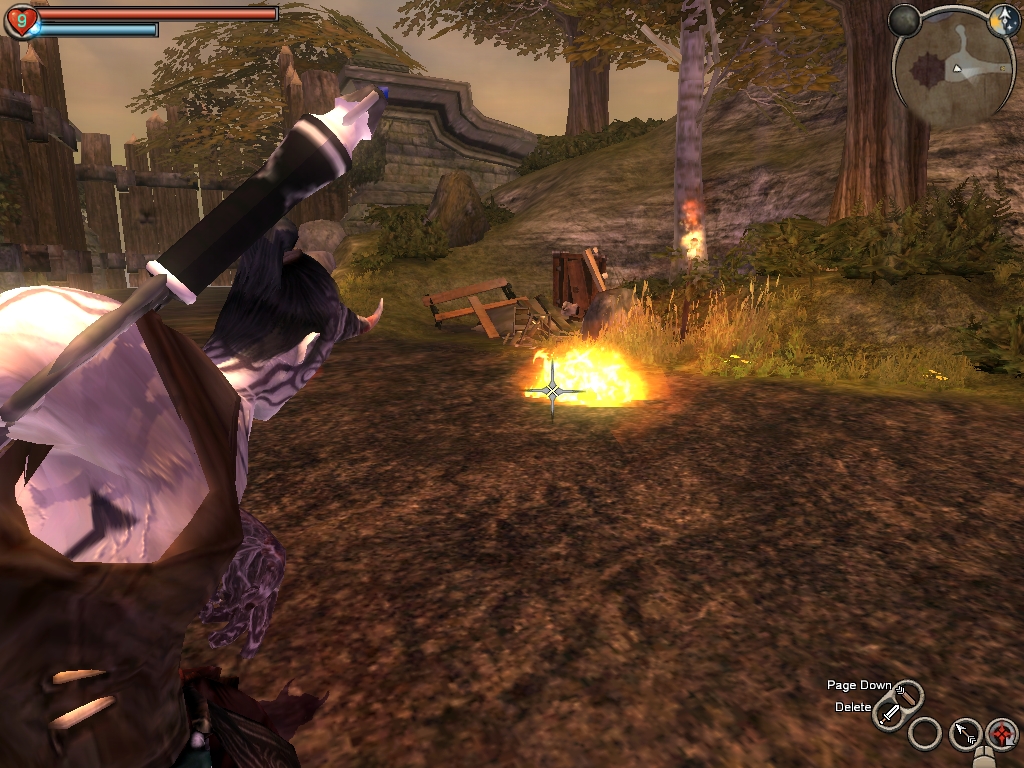Click the empty ring action slot
Screen dimensions: 1024x768
pyautogui.click(x=925, y=734)
